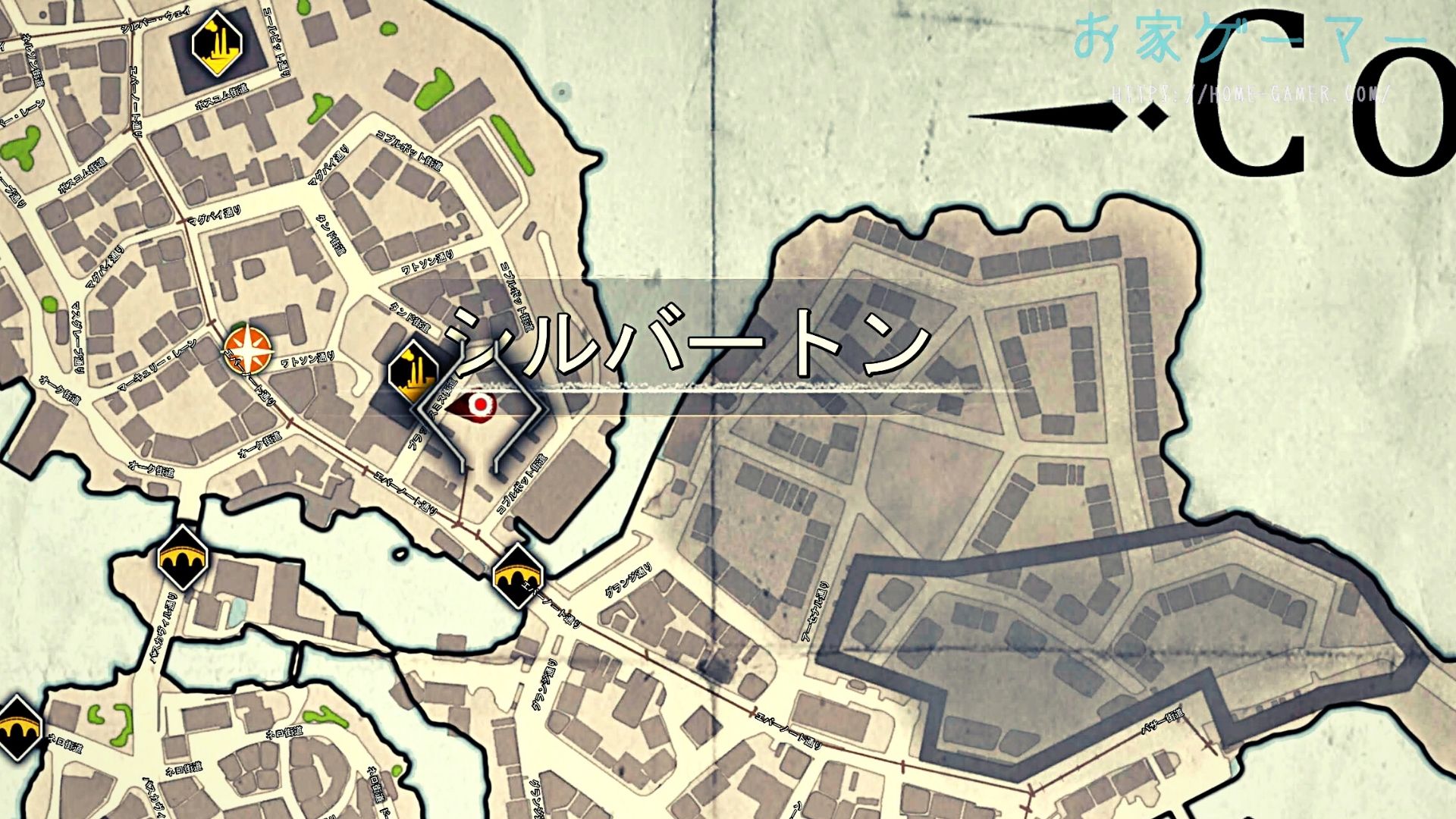Screen dimensions: 1456x819
Task: Select the factory marker on ボスコム街道
Action: [x=217, y=45]
